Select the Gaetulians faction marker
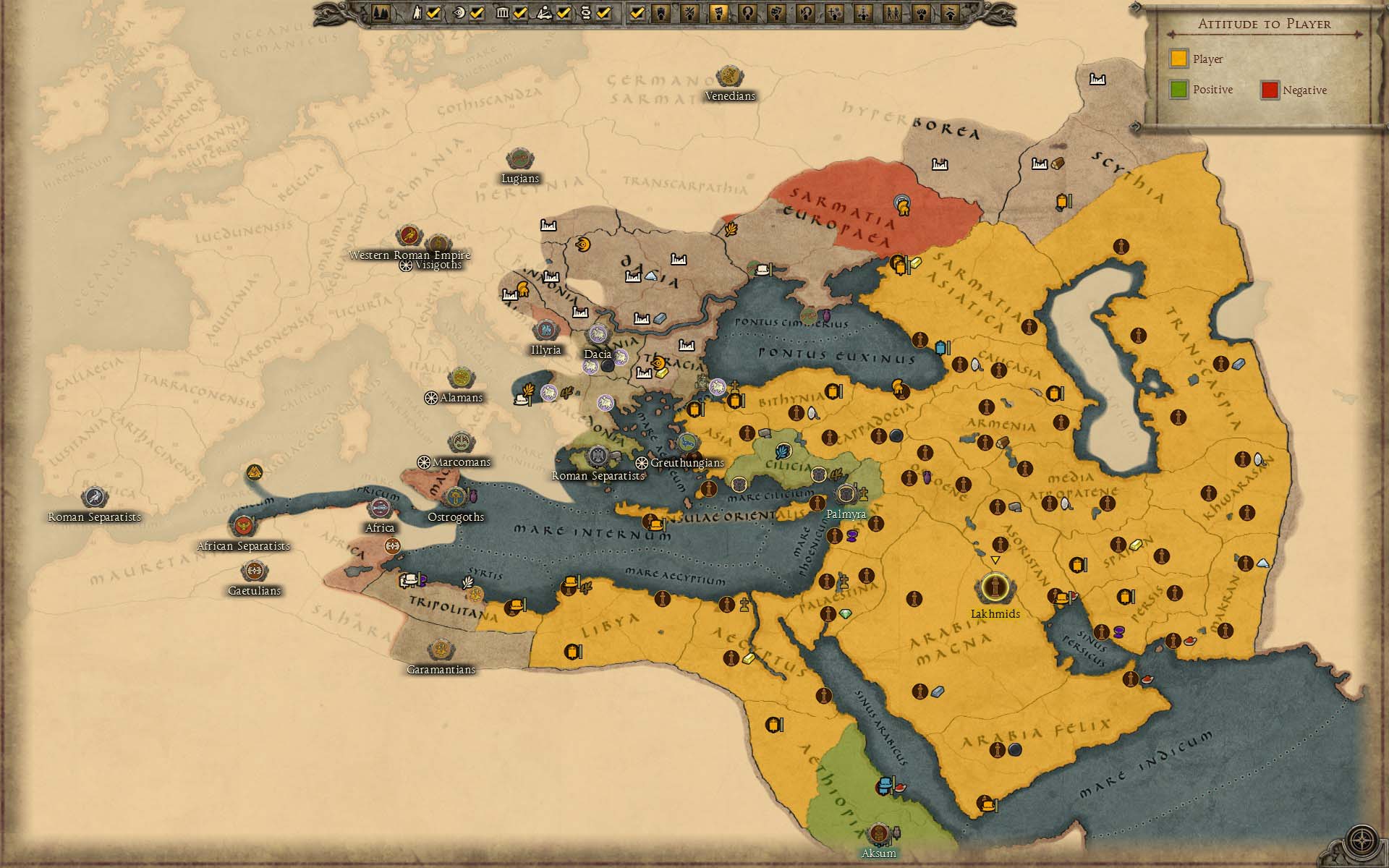The width and height of the screenshot is (1389, 868). (254, 571)
